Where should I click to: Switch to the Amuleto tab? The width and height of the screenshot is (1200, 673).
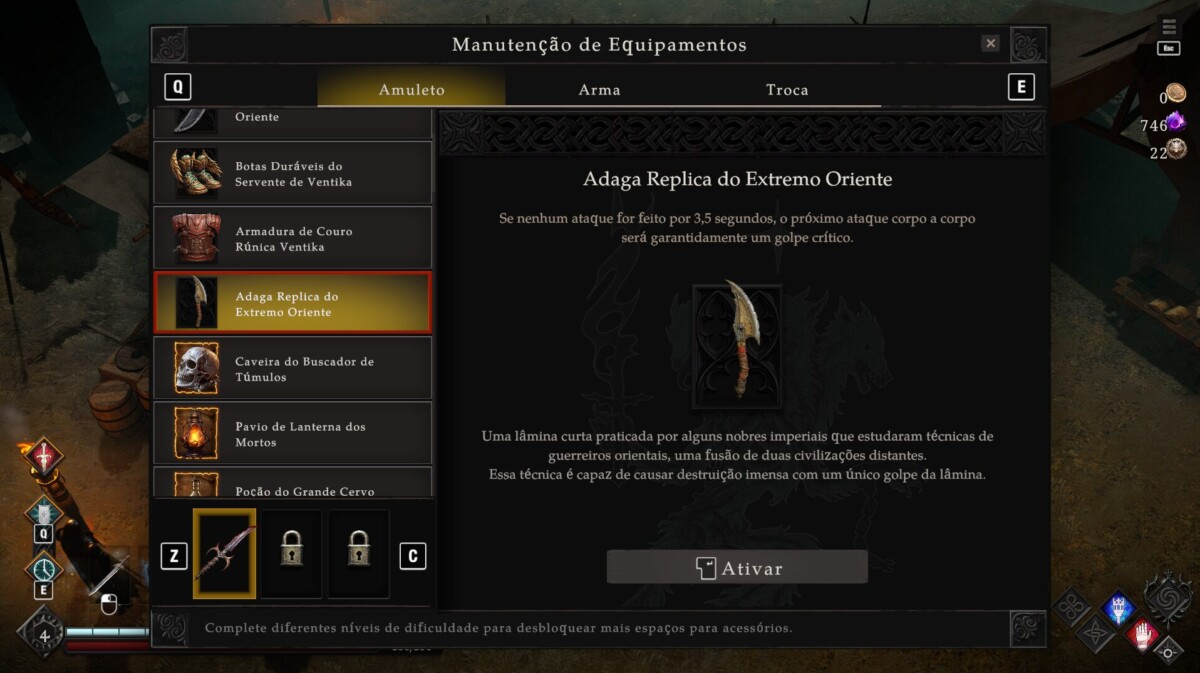coord(411,90)
